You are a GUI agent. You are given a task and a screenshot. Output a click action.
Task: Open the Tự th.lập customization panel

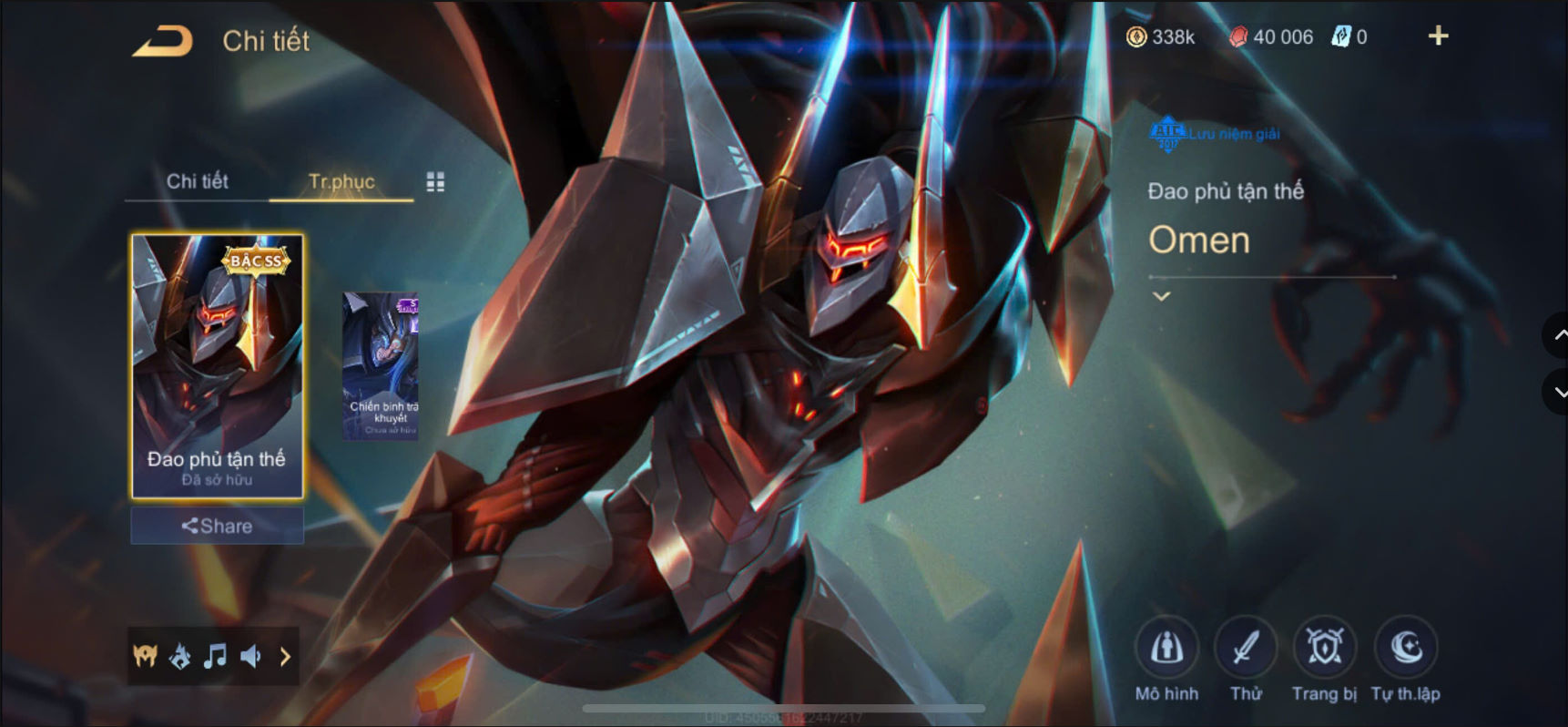(x=1406, y=647)
